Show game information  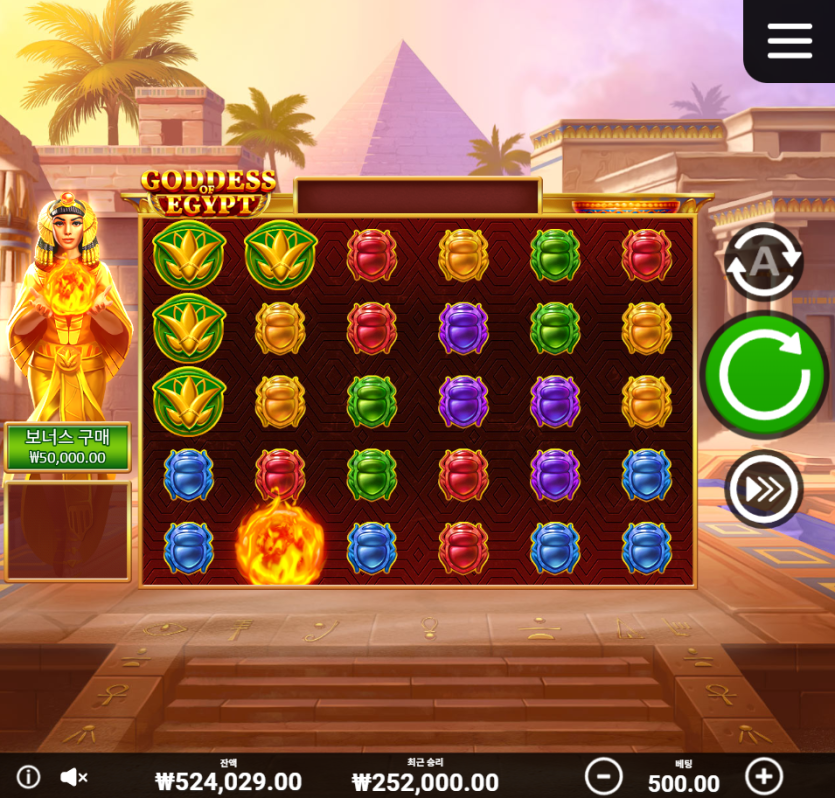[28, 776]
